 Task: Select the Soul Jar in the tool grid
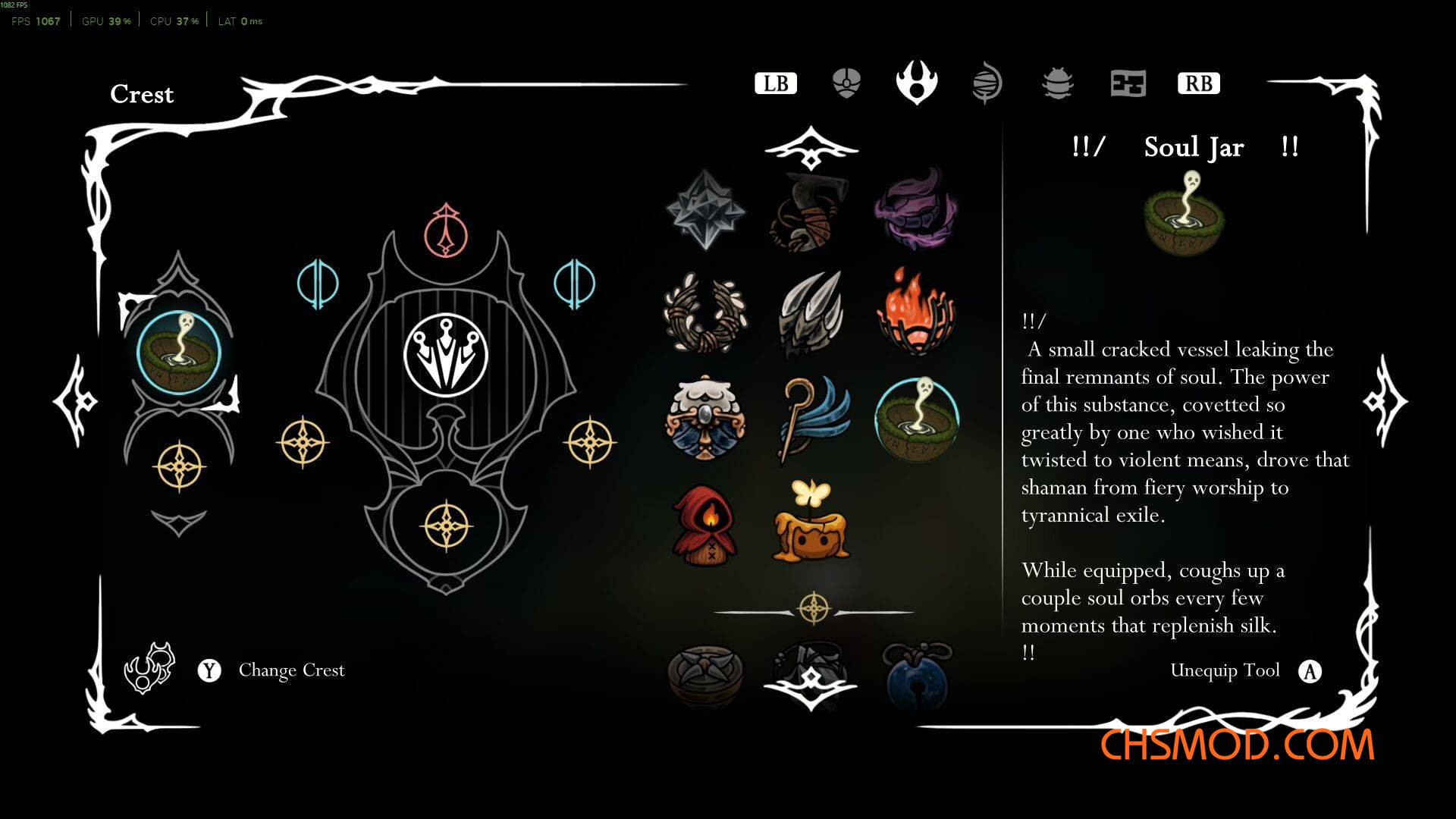(x=916, y=419)
